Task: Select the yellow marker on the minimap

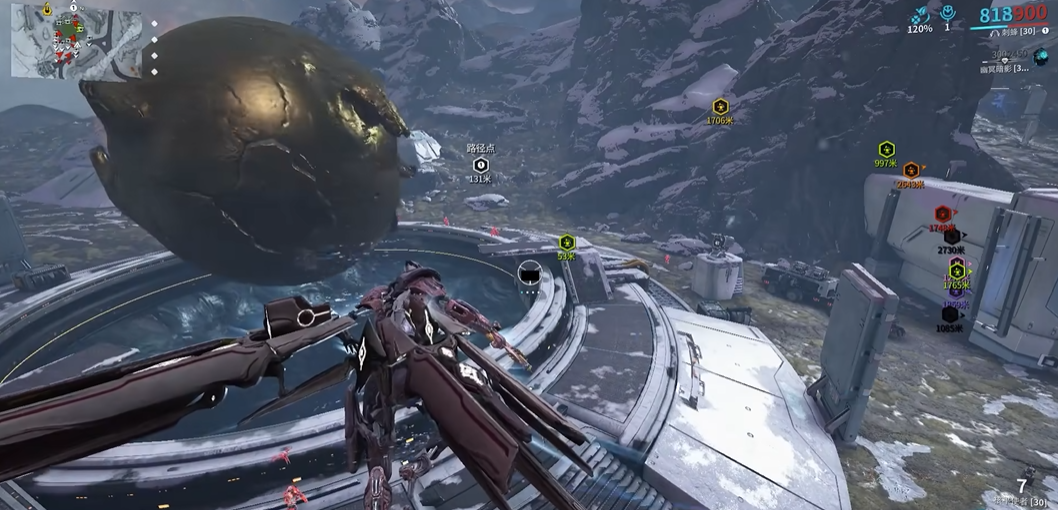Action: pos(47,8)
